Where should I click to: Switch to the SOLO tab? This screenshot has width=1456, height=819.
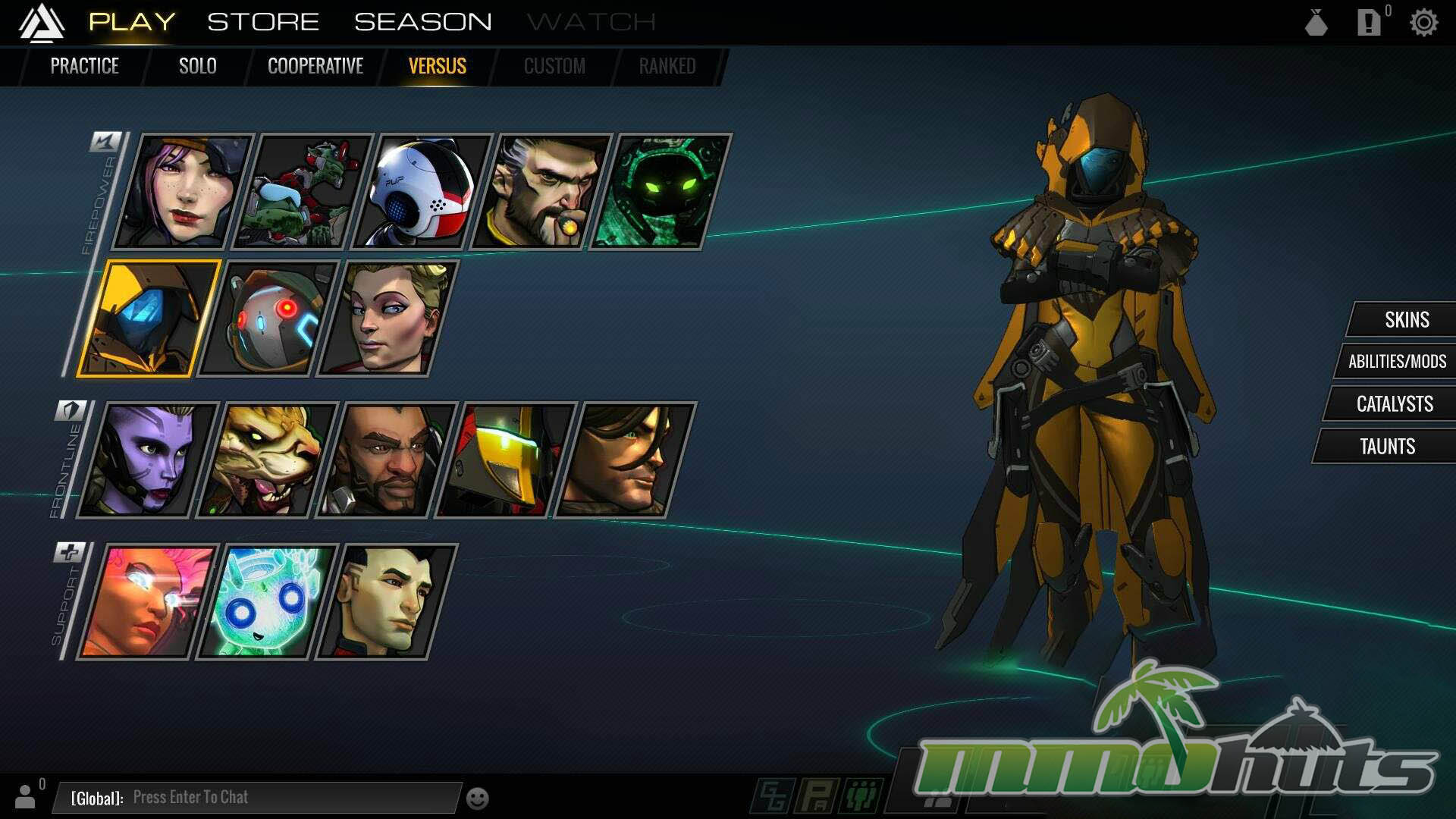click(197, 66)
